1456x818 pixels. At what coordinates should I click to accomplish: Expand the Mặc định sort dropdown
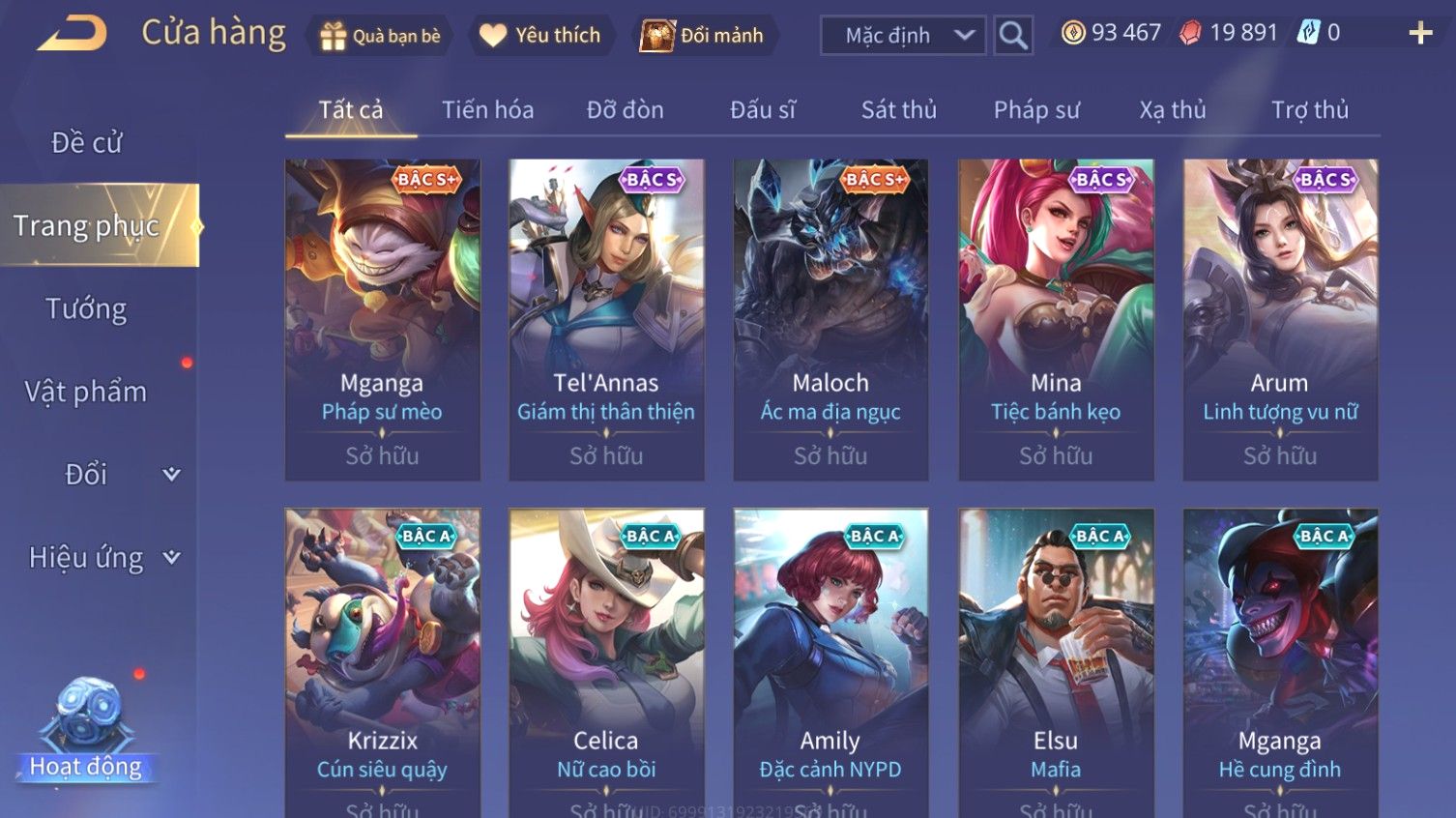pyautogui.click(x=902, y=36)
